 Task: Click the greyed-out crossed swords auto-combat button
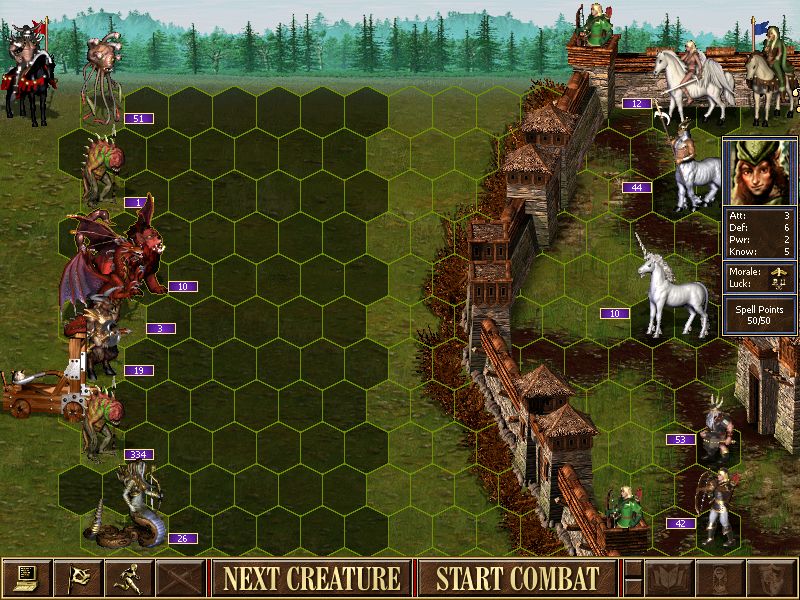click(x=180, y=578)
